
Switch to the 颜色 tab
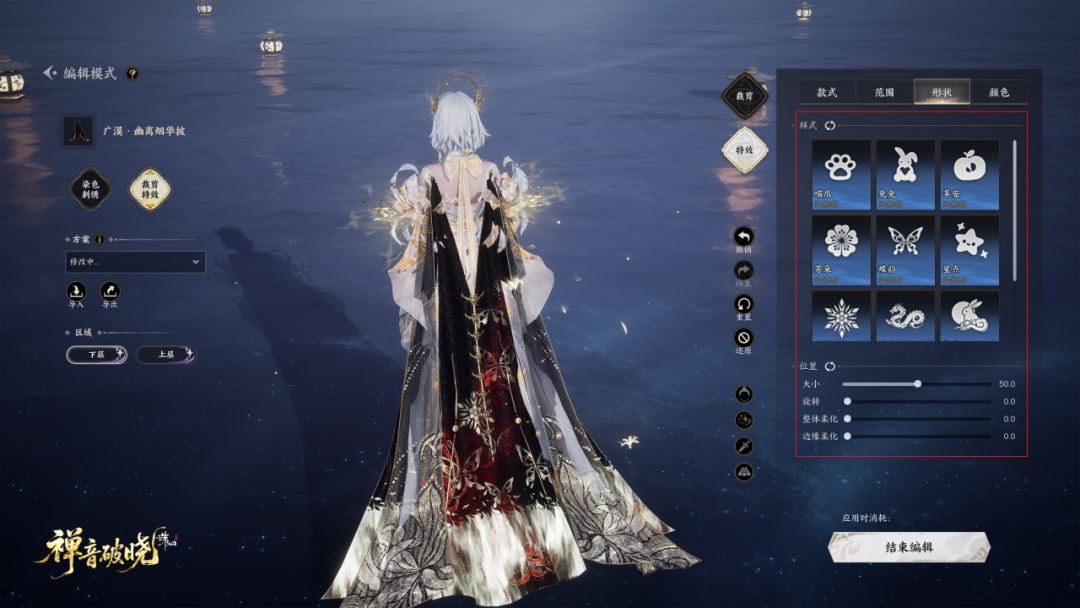998,92
